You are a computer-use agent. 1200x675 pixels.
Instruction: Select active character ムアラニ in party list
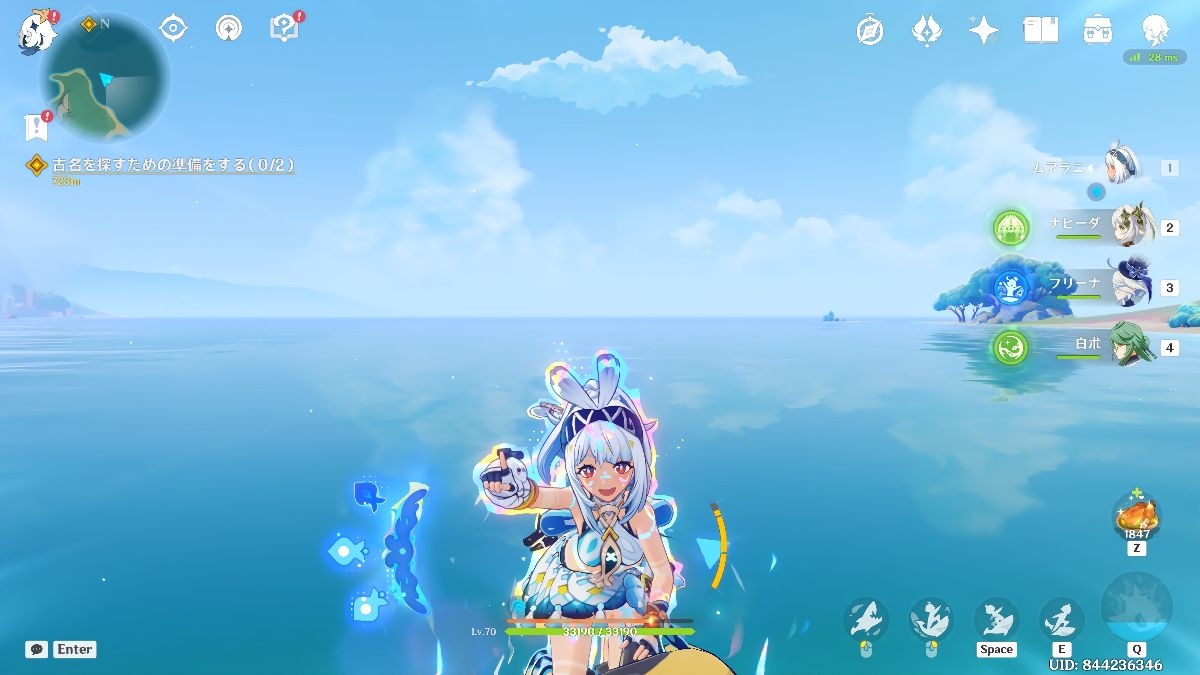(x=1125, y=166)
